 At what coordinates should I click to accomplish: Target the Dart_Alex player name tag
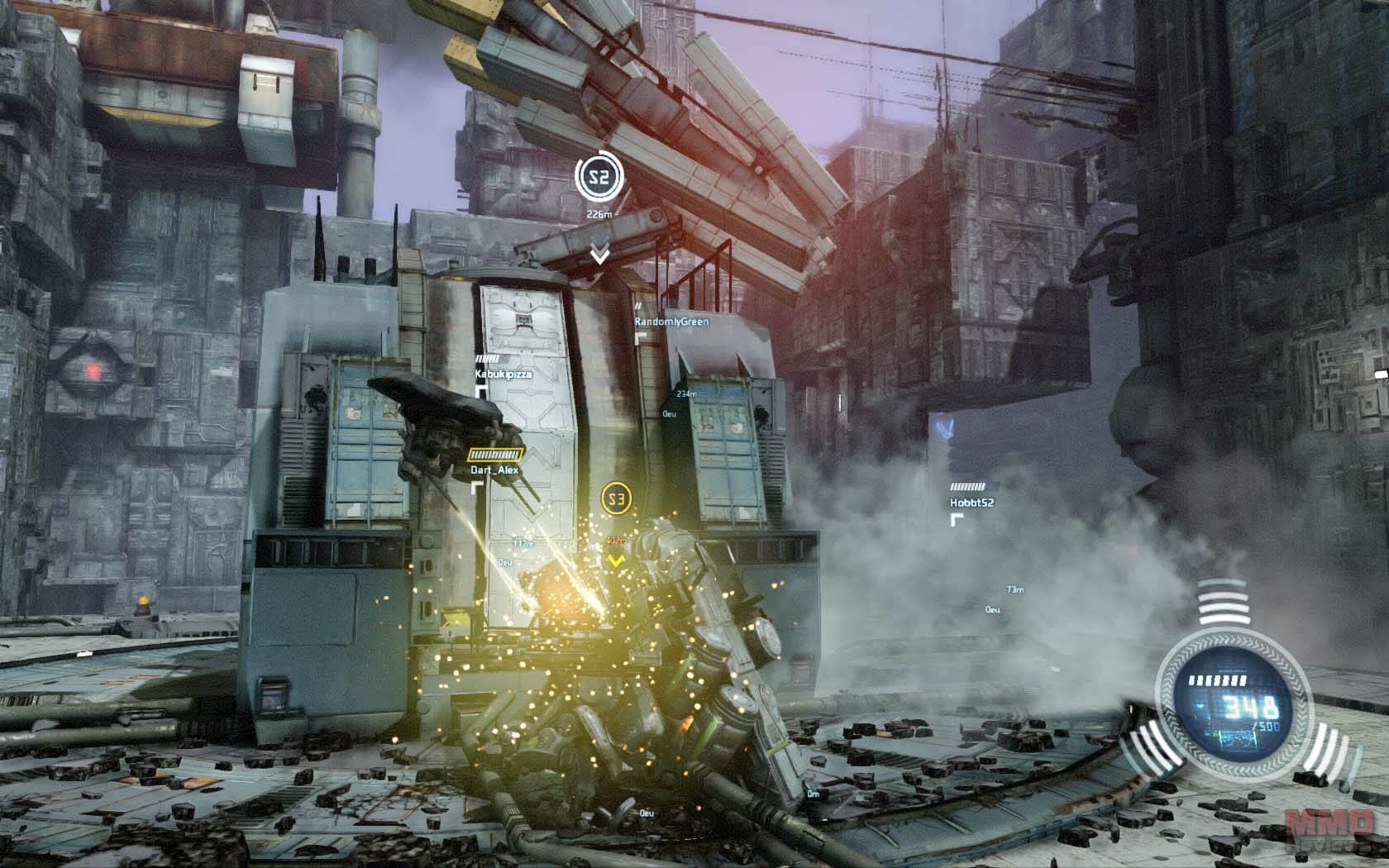(494, 470)
